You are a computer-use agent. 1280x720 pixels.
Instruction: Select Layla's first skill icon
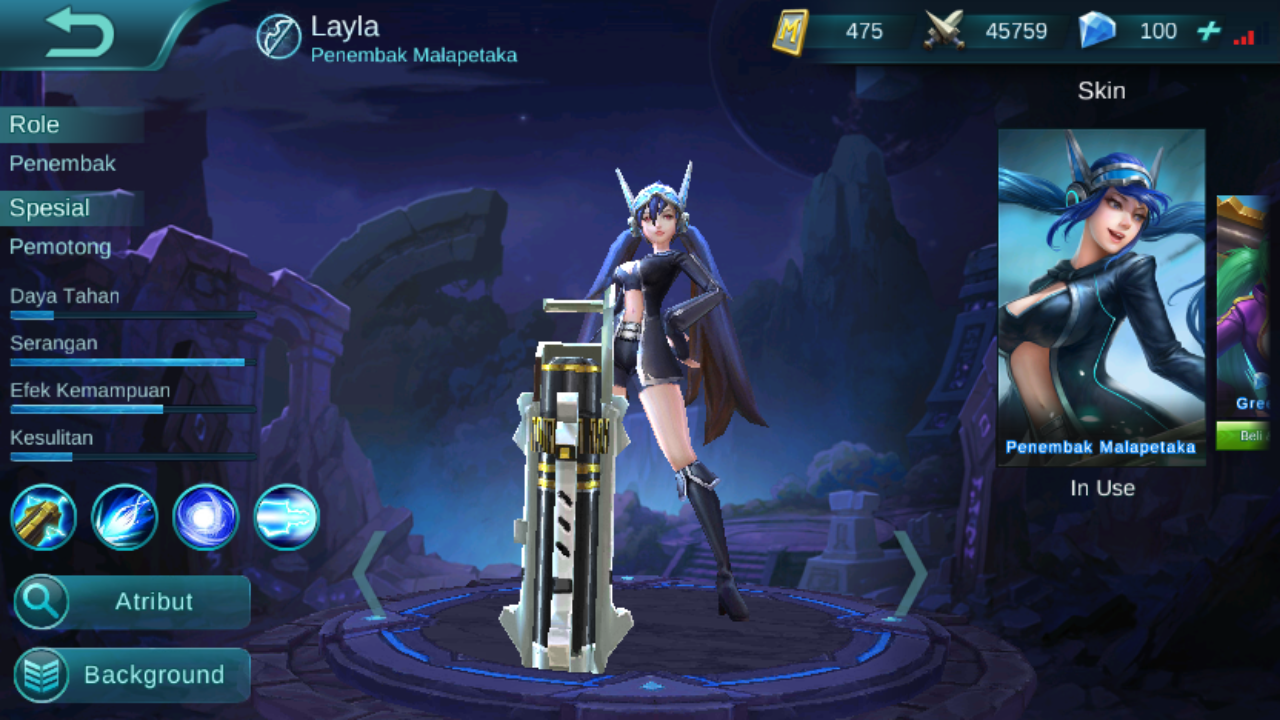[44, 517]
